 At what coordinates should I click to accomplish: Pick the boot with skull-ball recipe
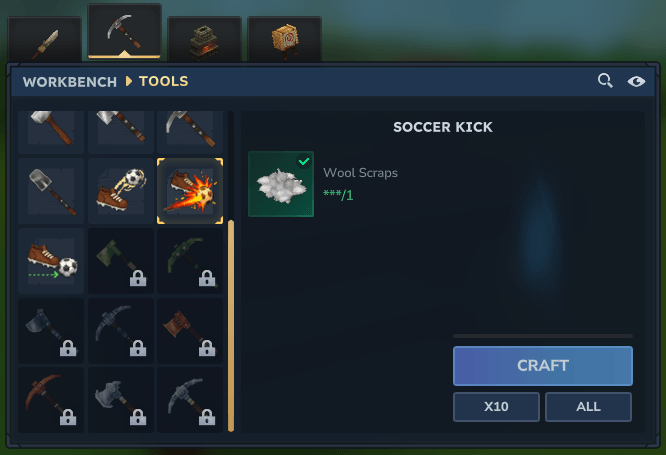point(120,190)
